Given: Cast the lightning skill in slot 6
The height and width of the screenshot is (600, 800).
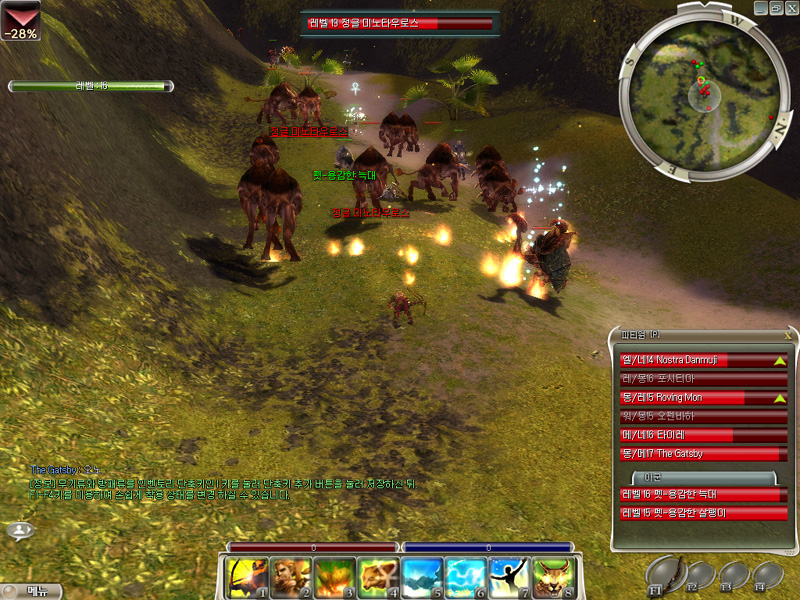Looking at the screenshot, I should pos(469,577).
